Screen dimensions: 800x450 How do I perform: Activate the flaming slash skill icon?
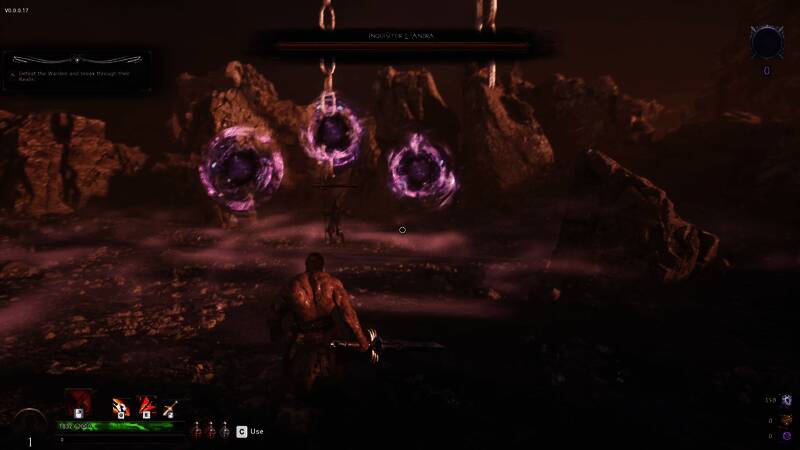pos(122,405)
